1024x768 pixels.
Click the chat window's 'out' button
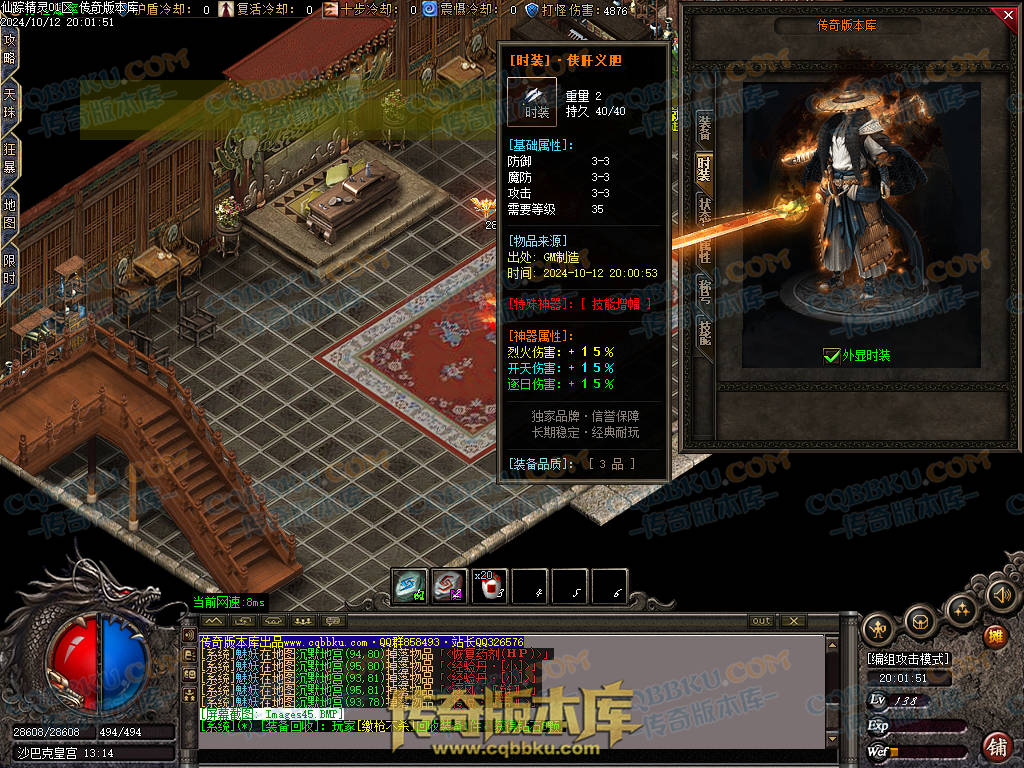762,621
